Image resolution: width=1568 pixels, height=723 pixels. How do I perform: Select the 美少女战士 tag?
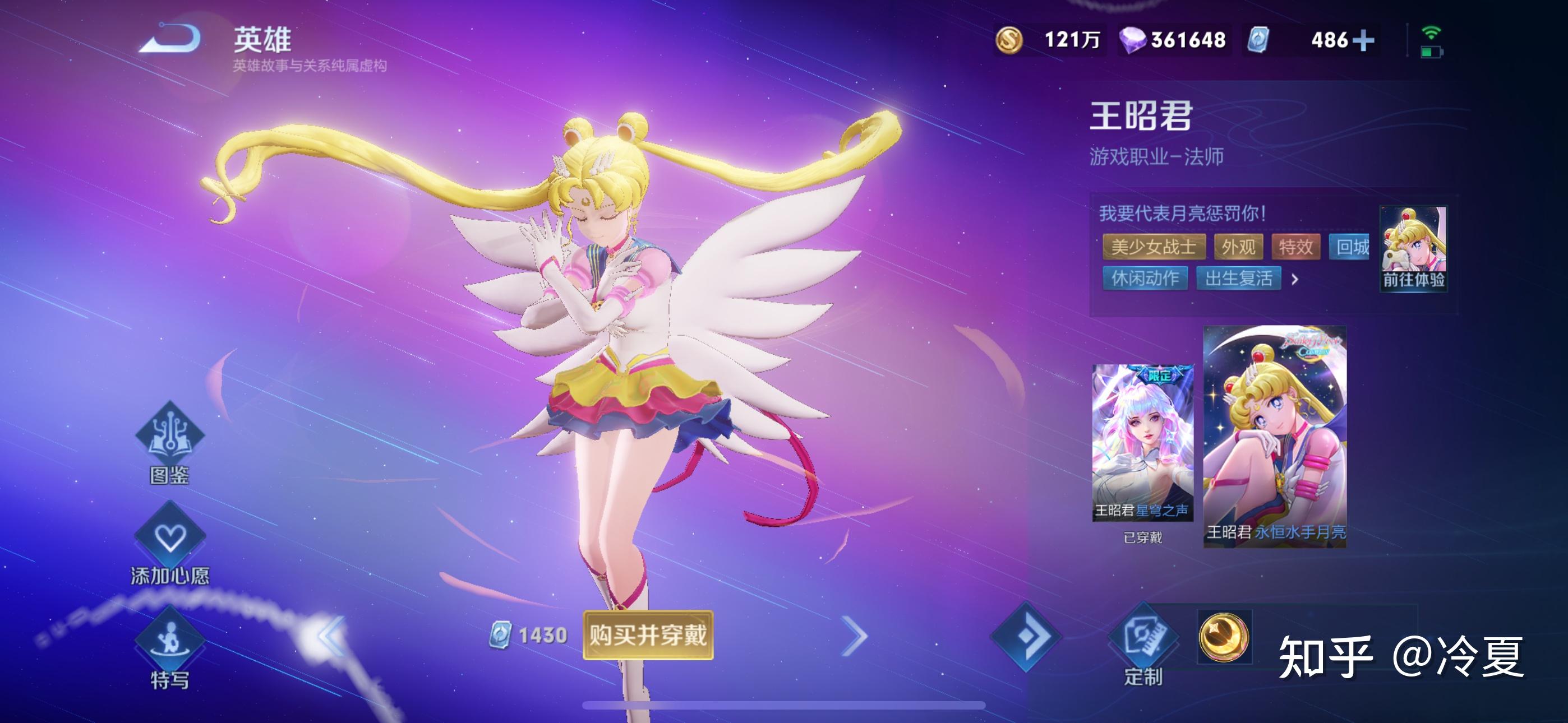click(1155, 247)
